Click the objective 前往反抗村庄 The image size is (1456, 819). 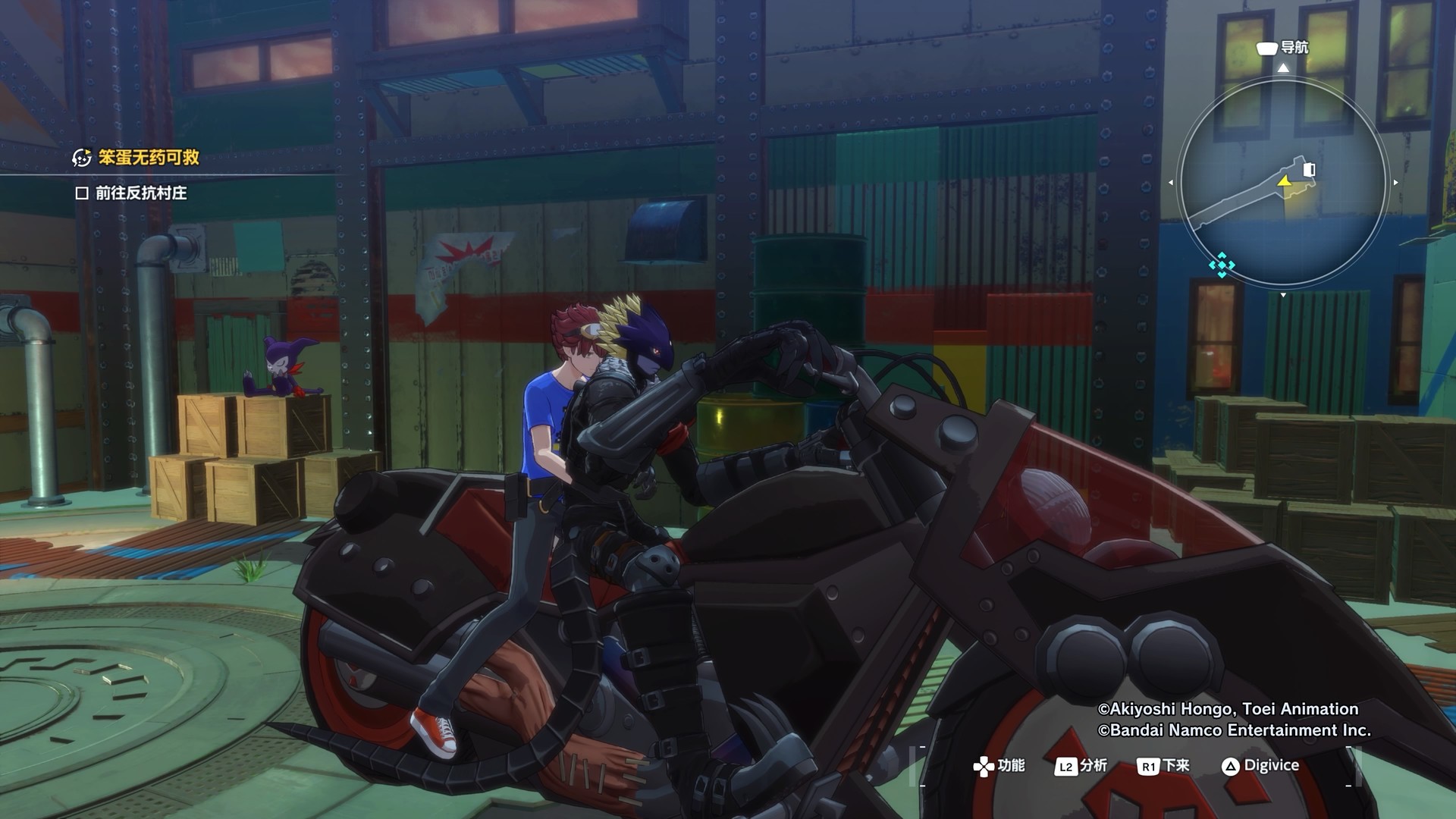(141, 193)
